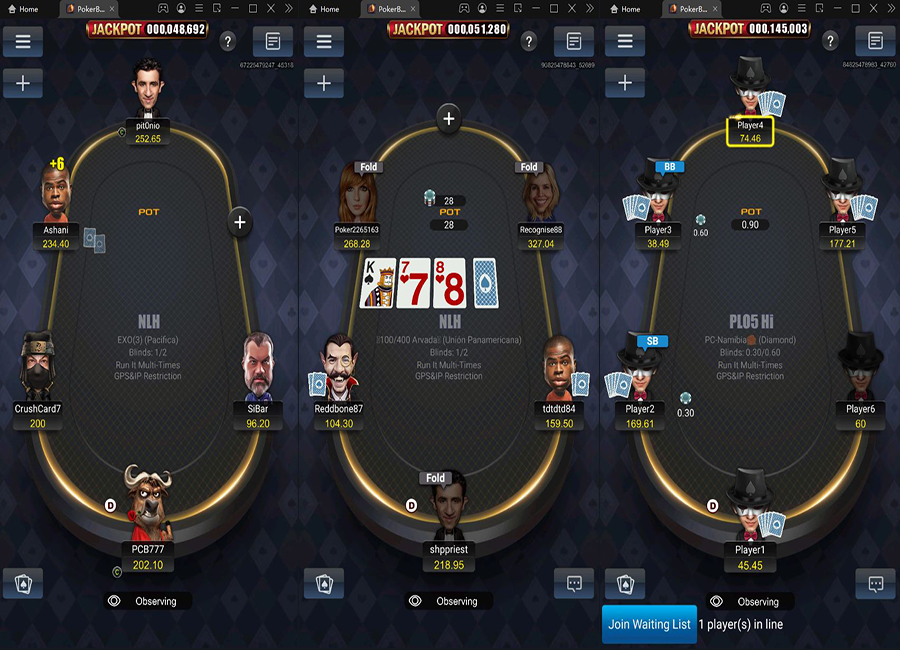Open the question mark help at Ashani's table
The height and width of the screenshot is (650, 900).
click(x=228, y=41)
